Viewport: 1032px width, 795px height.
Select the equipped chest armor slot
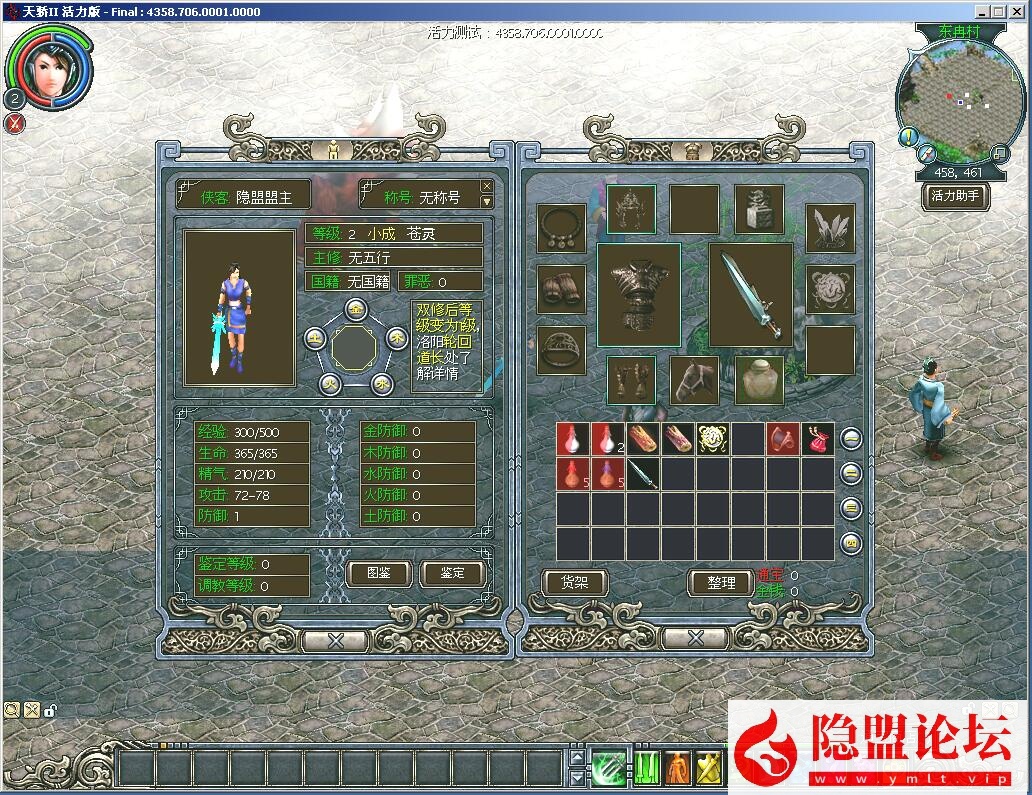638,294
